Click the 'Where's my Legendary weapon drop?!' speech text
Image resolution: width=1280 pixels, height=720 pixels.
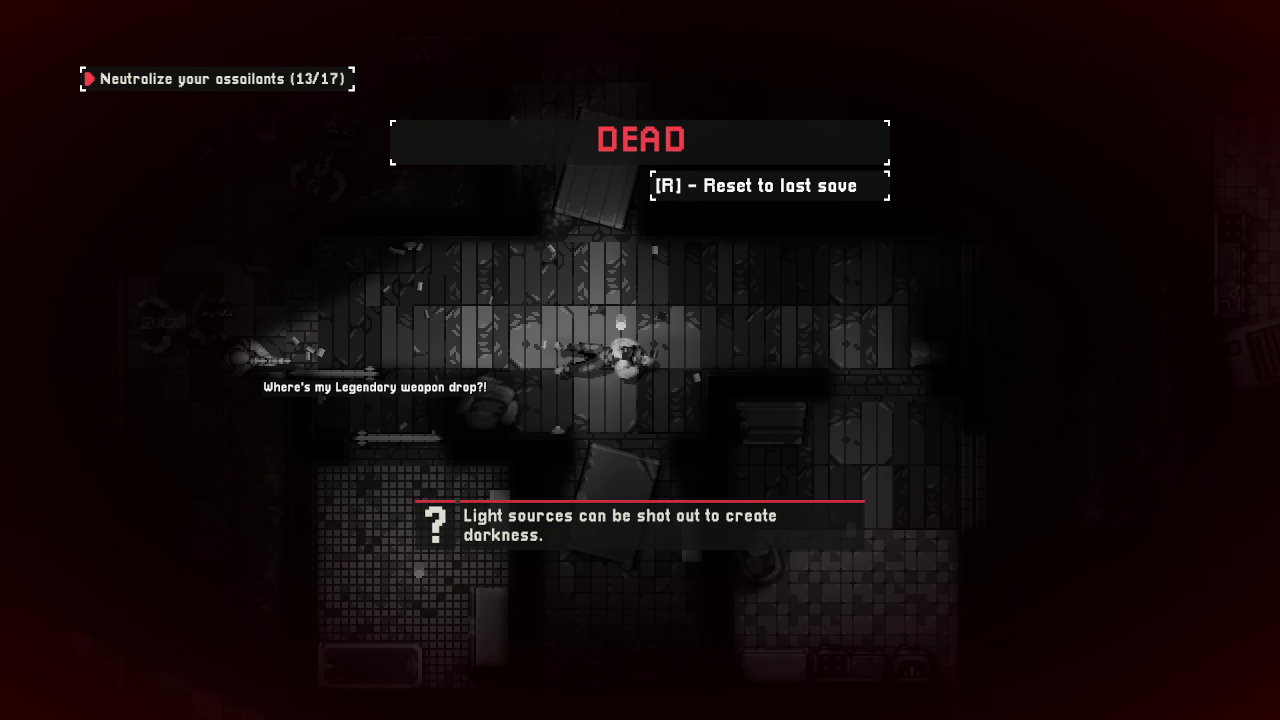tap(375, 387)
